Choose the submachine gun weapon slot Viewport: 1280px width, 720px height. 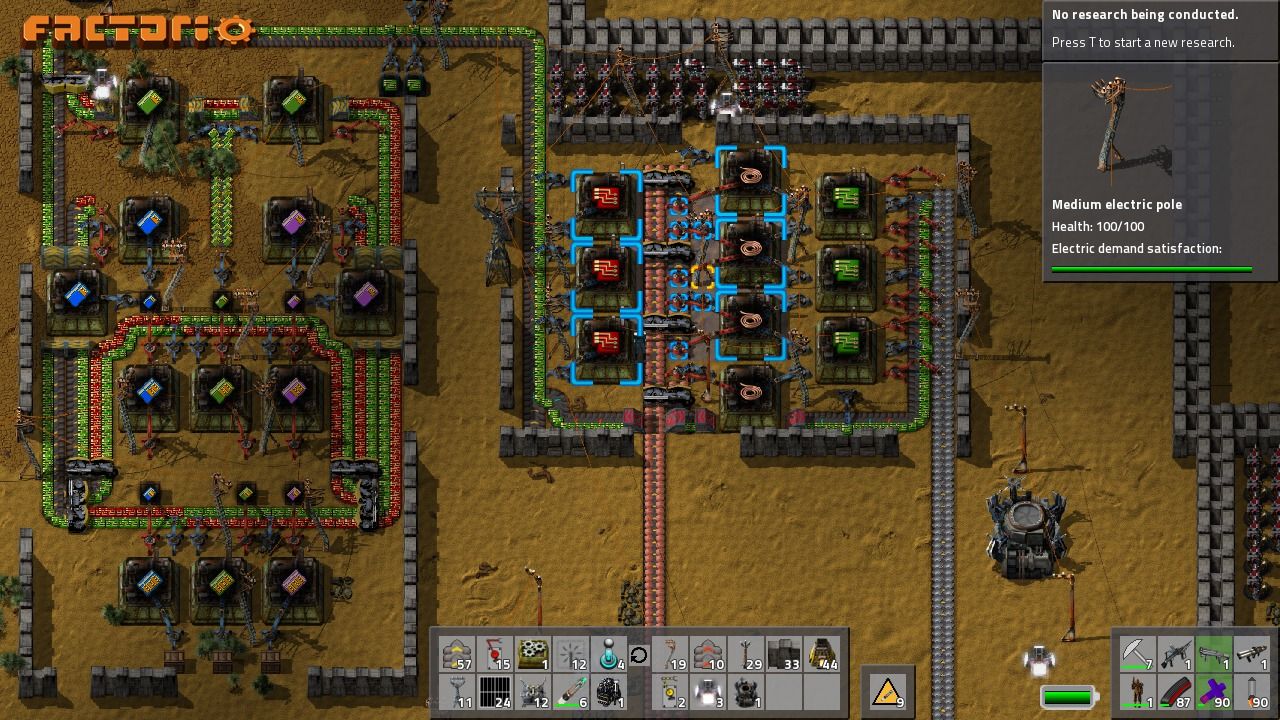point(1175,655)
